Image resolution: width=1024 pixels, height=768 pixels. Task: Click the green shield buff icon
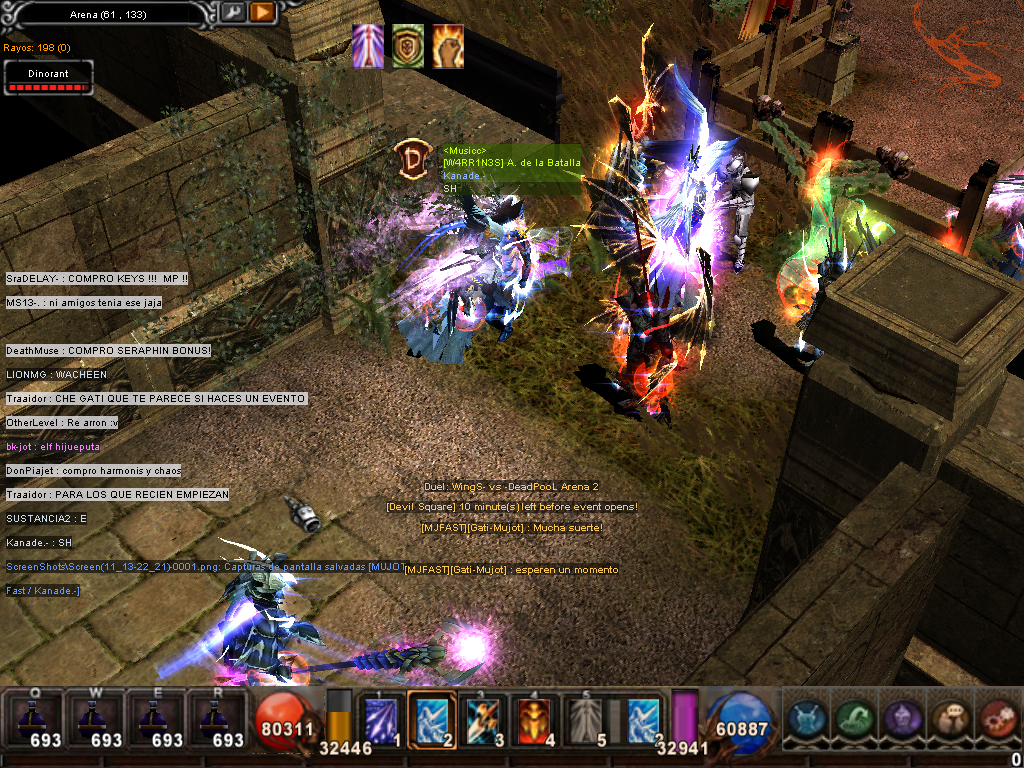[x=407, y=47]
